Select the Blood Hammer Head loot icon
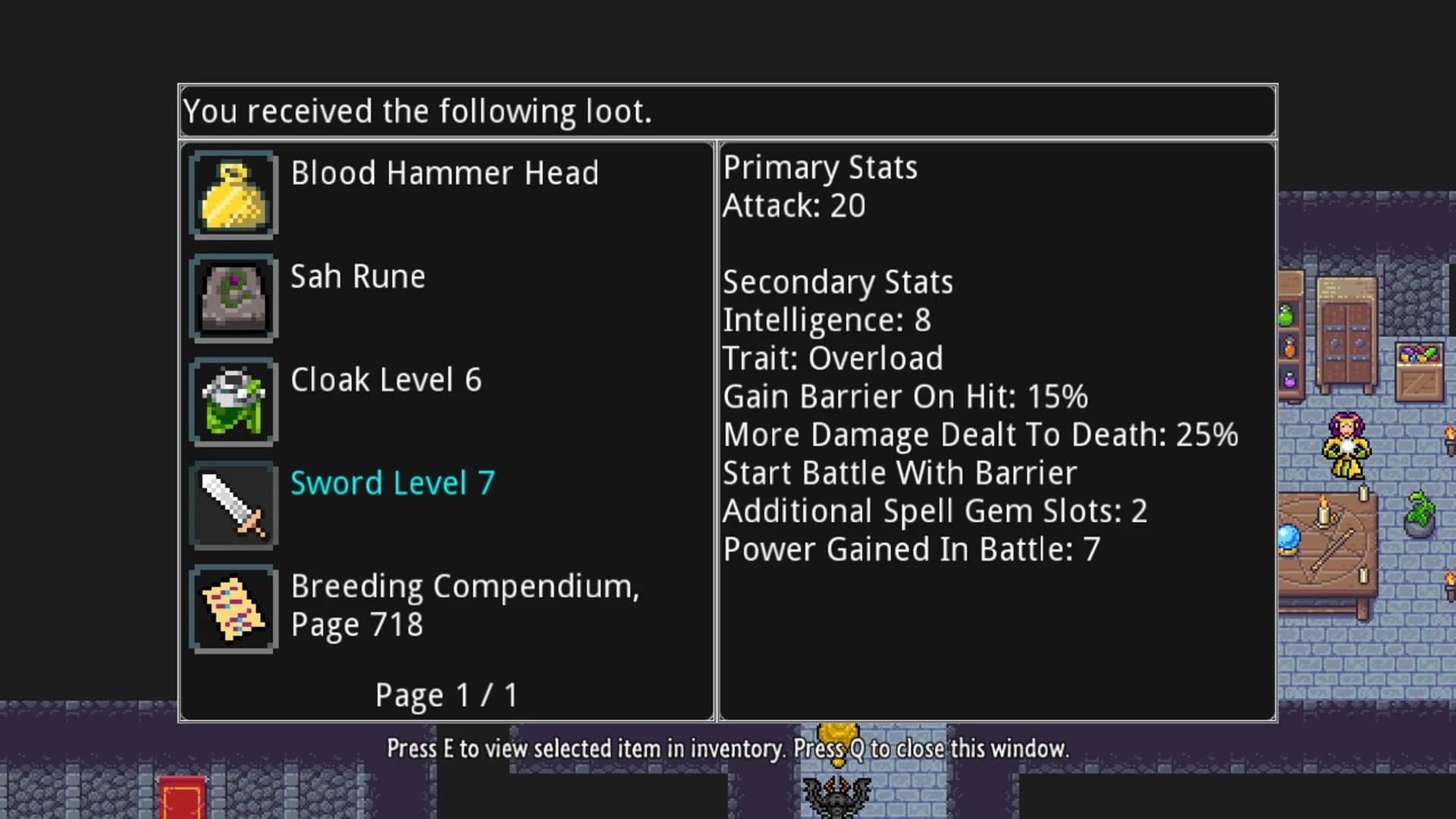1456x819 pixels. click(x=233, y=195)
